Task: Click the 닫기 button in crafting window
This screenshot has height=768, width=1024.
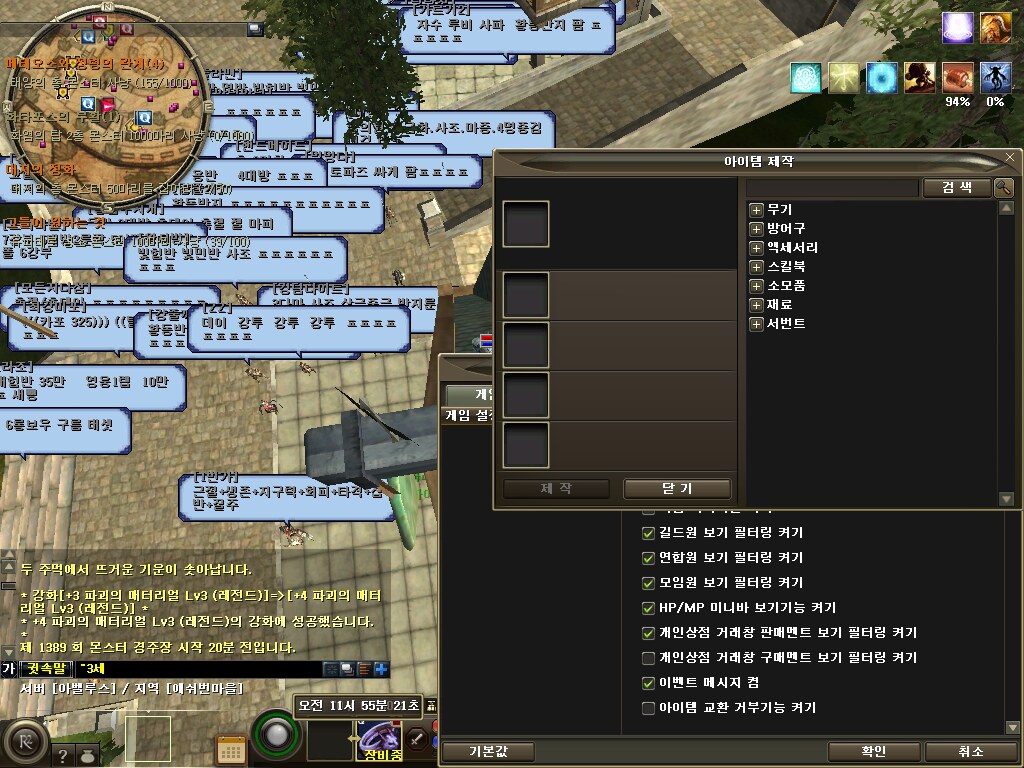Action: [677, 489]
